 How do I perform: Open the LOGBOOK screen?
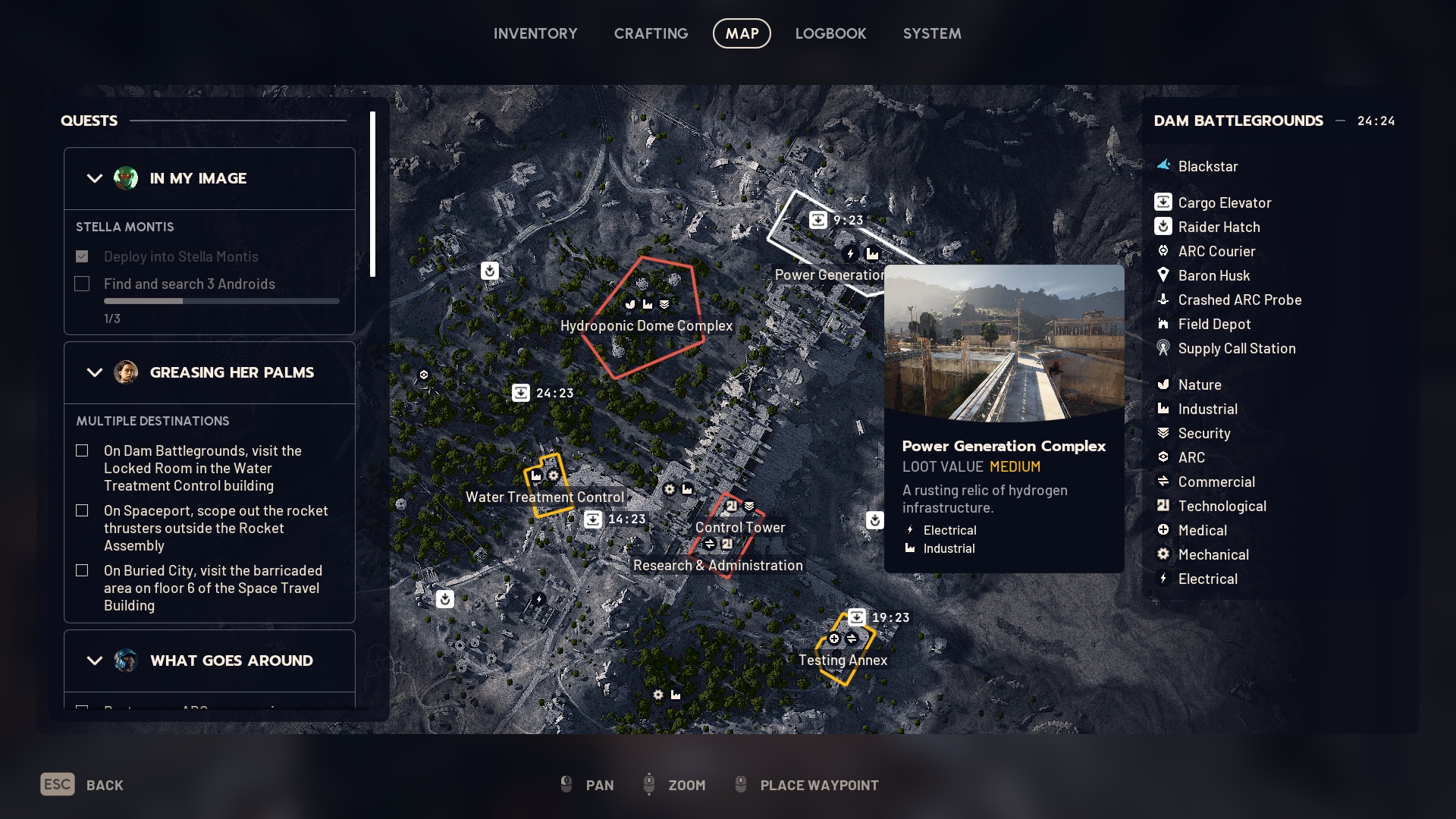tap(830, 33)
